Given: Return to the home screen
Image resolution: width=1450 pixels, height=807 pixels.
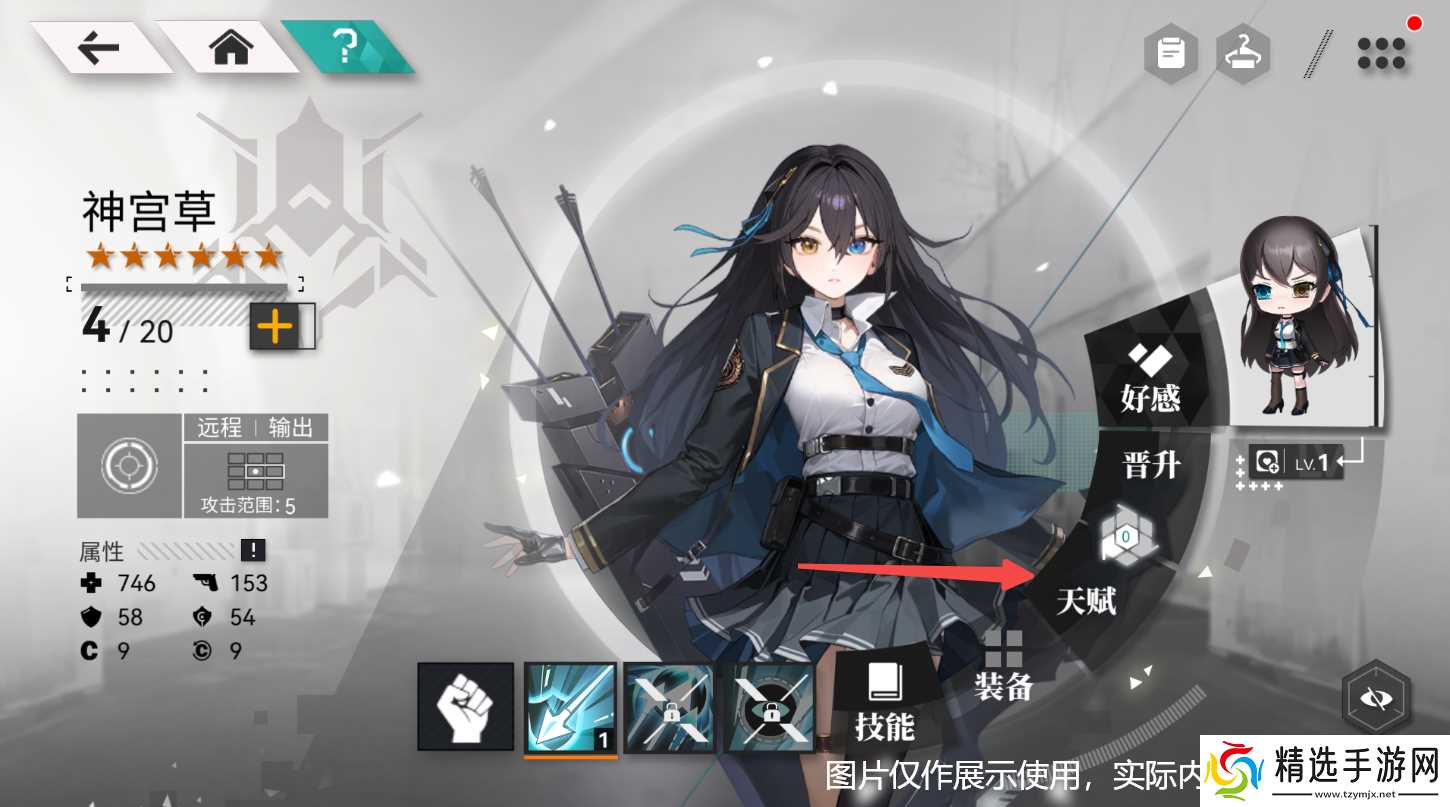Looking at the screenshot, I should pyautogui.click(x=230, y=48).
